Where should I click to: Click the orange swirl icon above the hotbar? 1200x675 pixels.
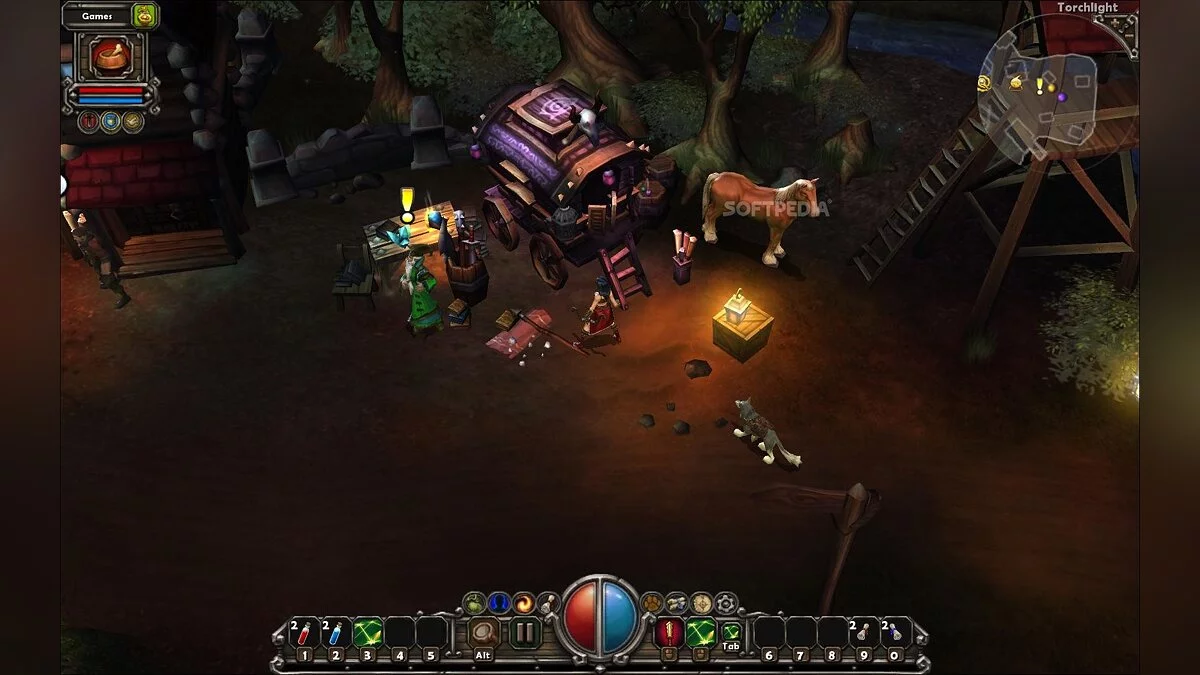(x=523, y=602)
